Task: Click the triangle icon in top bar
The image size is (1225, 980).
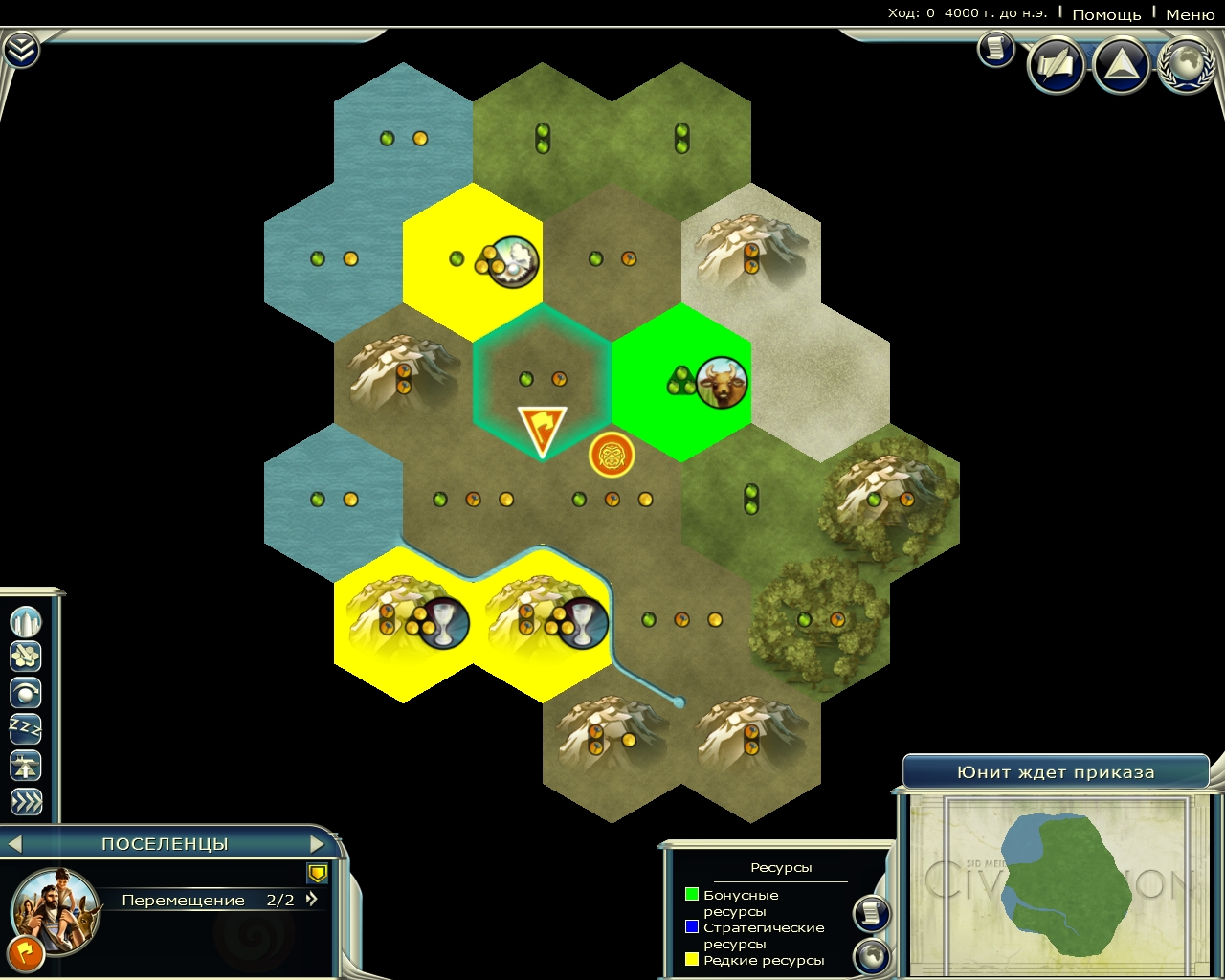Action: pyautogui.click(x=1121, y=65)
